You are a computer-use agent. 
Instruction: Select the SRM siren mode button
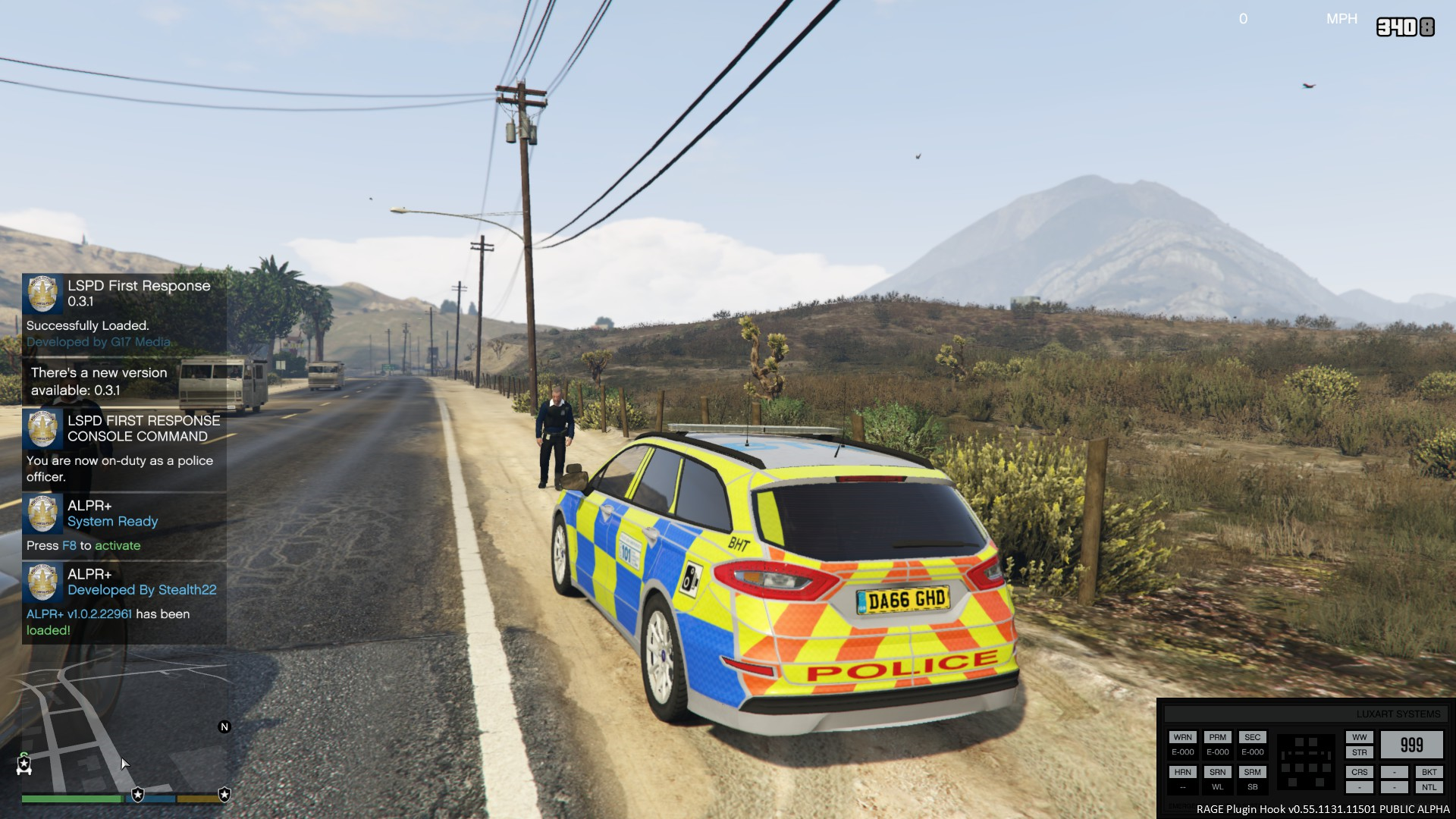point(1252,772)
